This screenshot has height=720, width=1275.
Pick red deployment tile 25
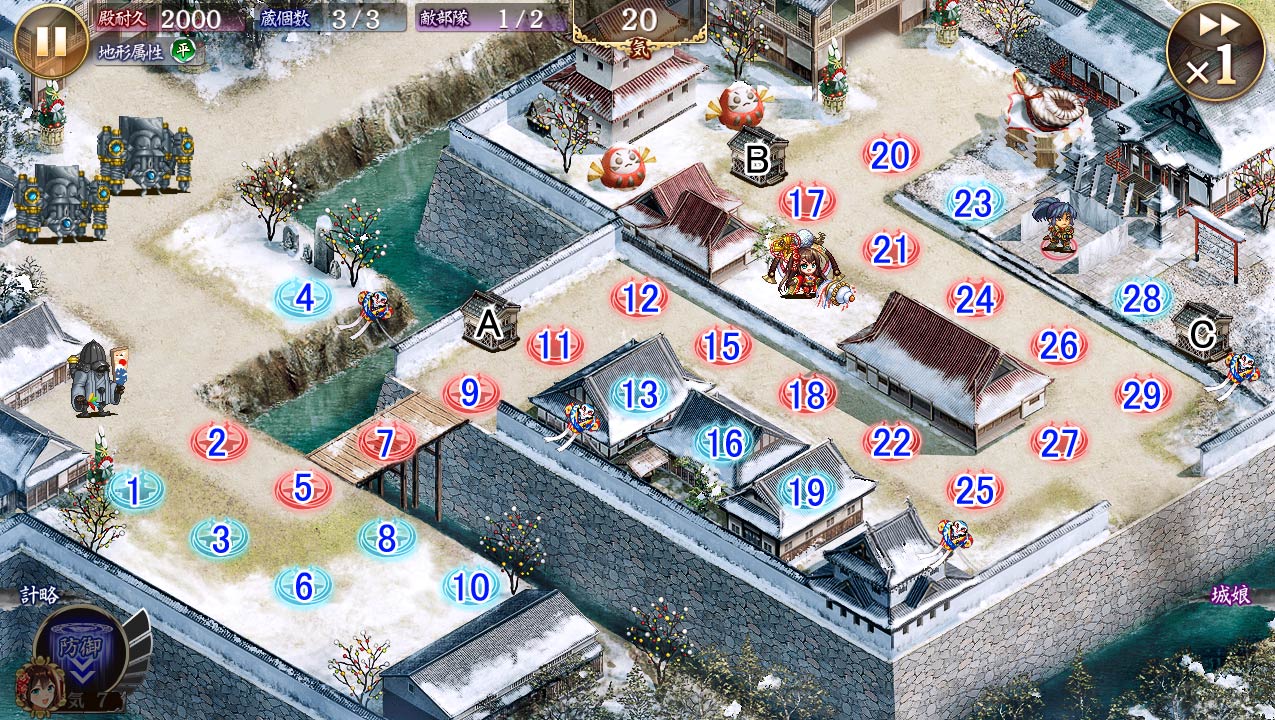975,490
